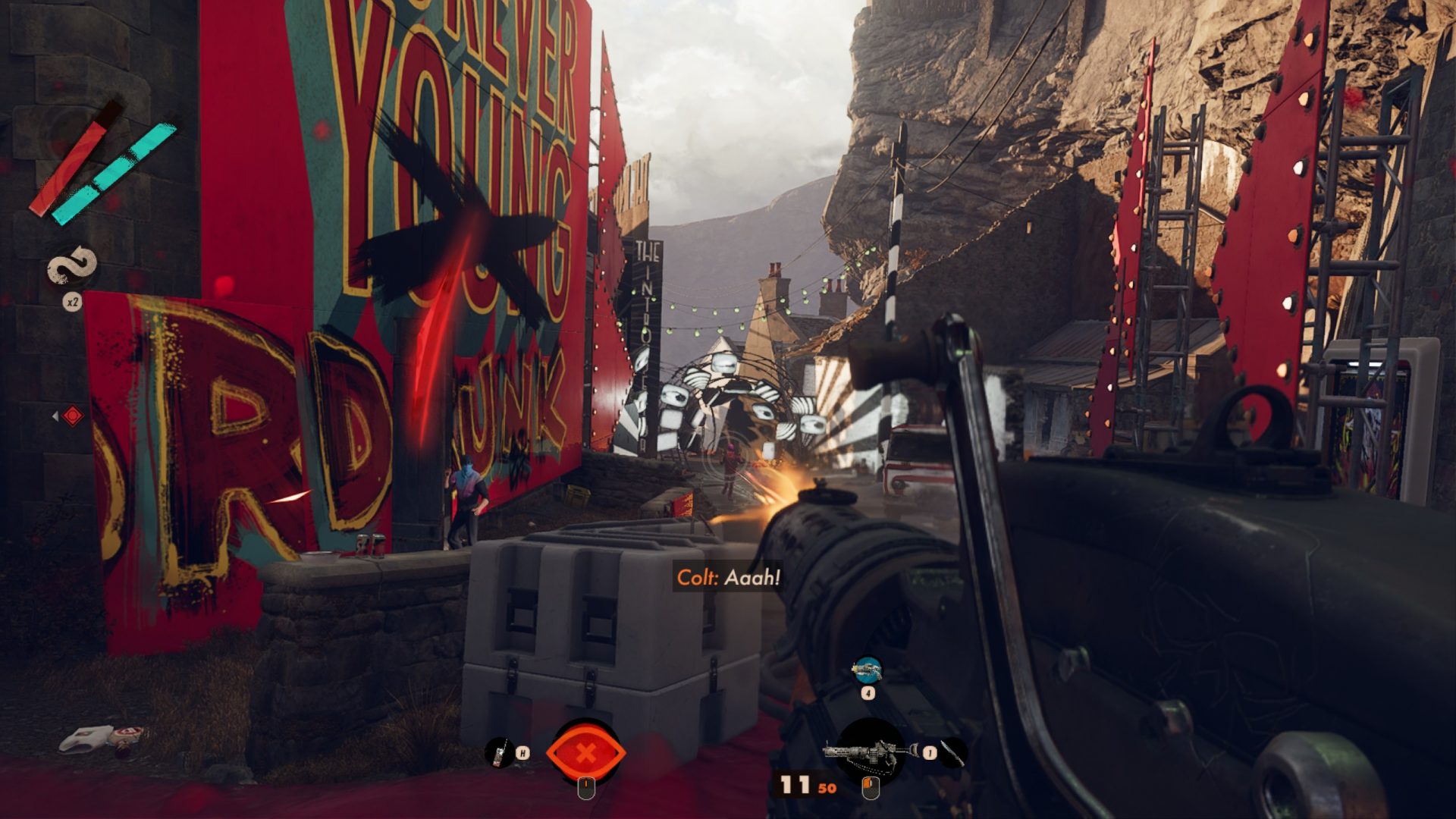Click the Reprise loop counter icon
The image size is (1456, 819).
[73, 266]
